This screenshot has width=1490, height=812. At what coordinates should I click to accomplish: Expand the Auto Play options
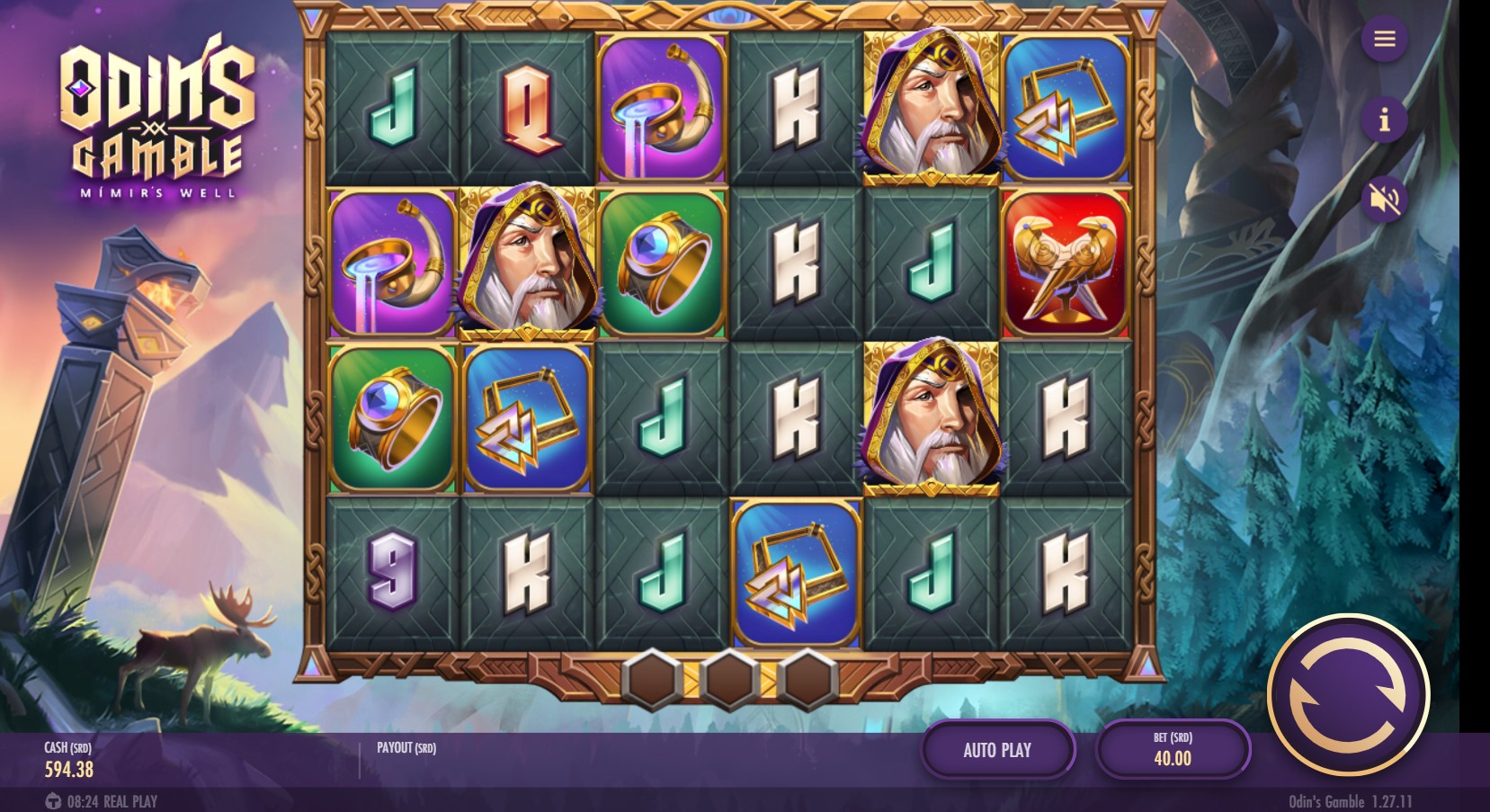998,749
